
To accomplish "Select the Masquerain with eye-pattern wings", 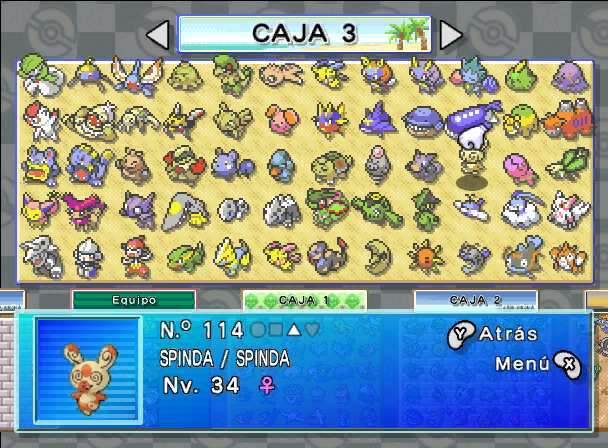I will point(133,74).
